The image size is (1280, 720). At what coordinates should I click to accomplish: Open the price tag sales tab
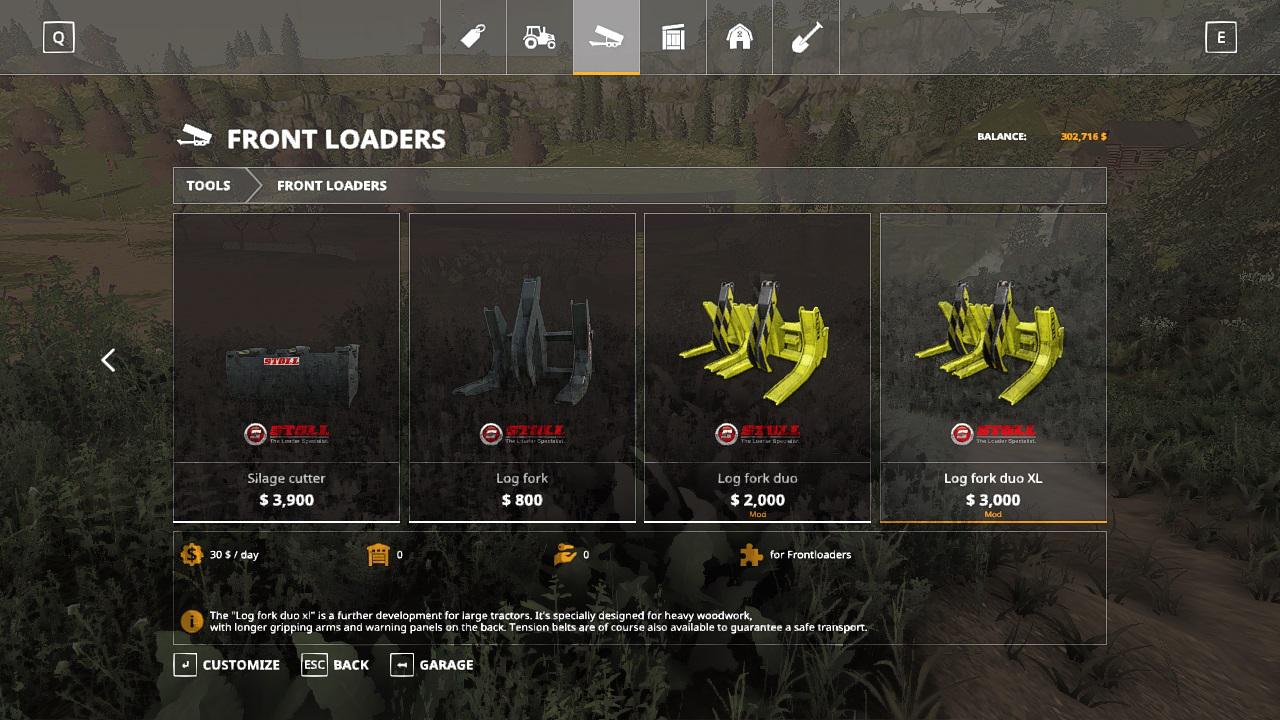tap(473, 37)
